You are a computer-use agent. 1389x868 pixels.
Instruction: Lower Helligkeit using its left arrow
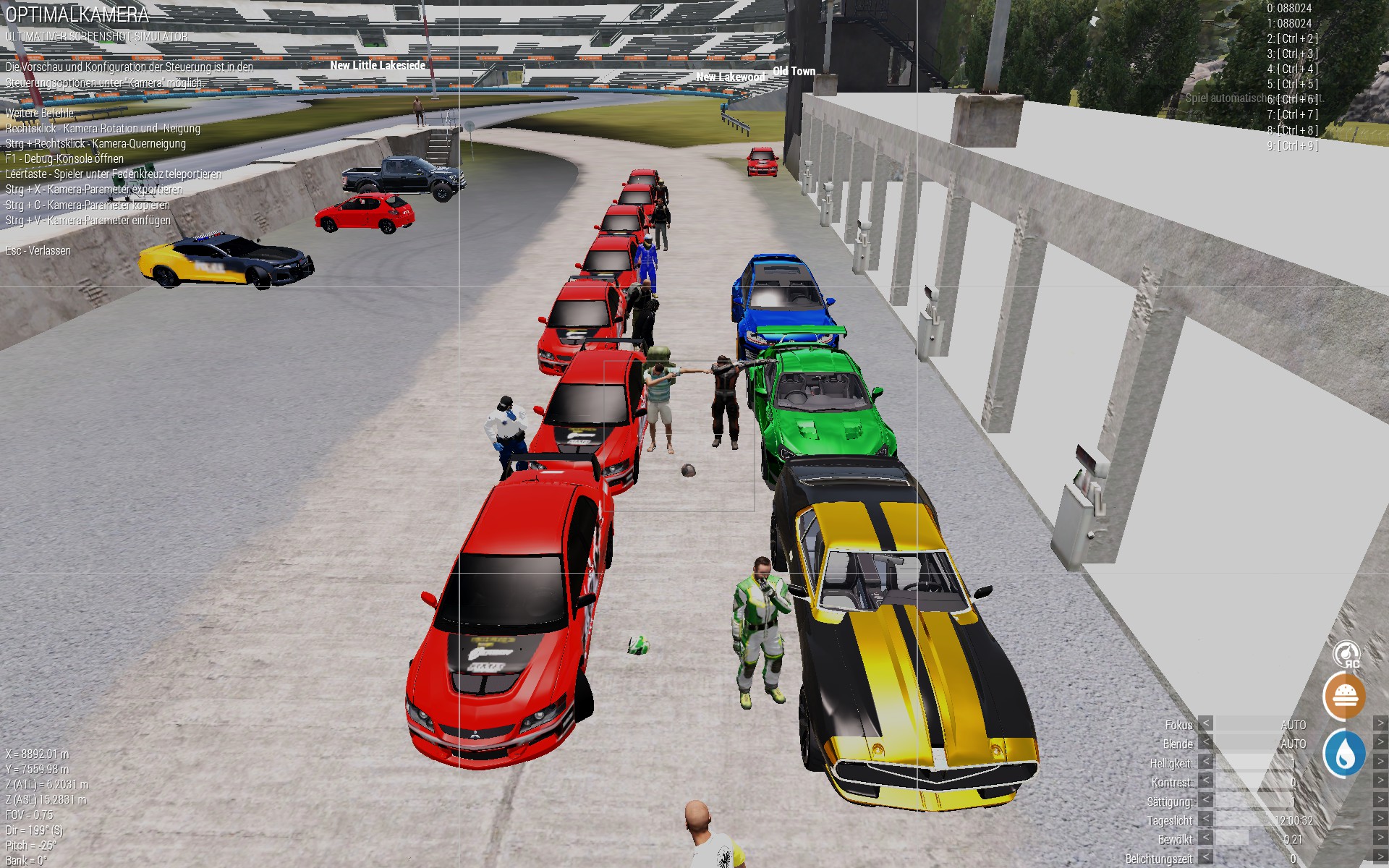(x=1205, y=762)
